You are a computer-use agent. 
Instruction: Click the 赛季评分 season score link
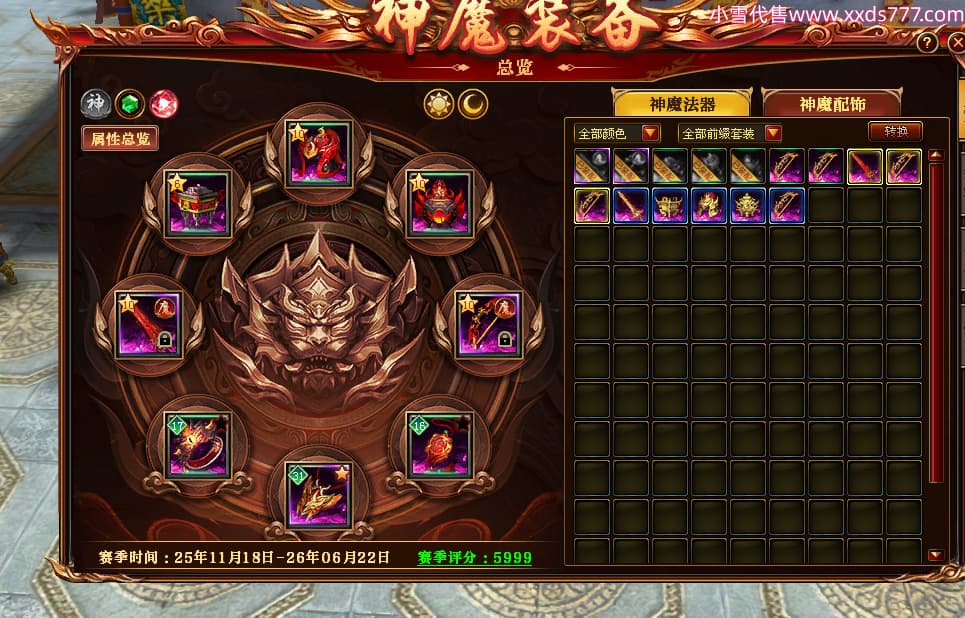pyautogui.click(x=474, y=558)
